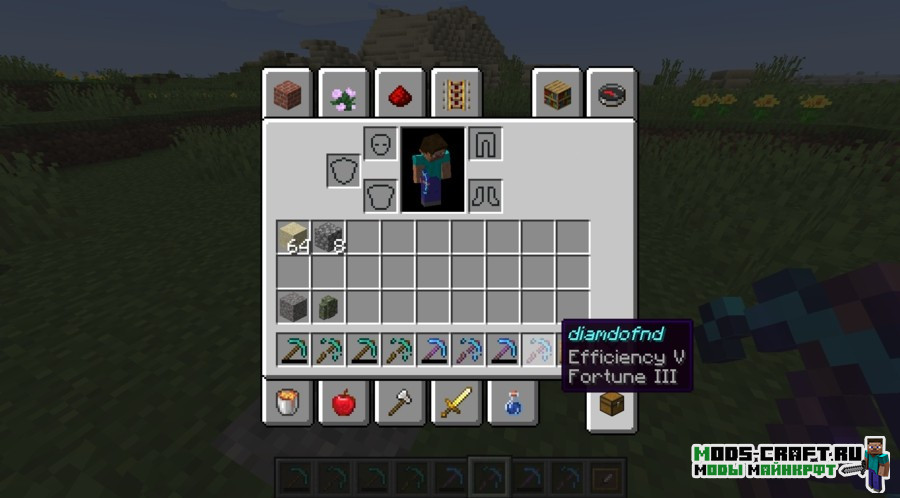Grab the mossy green wall item
This screenshot has width=900, height=498.
pyautogui.click(x=328, y=306)
